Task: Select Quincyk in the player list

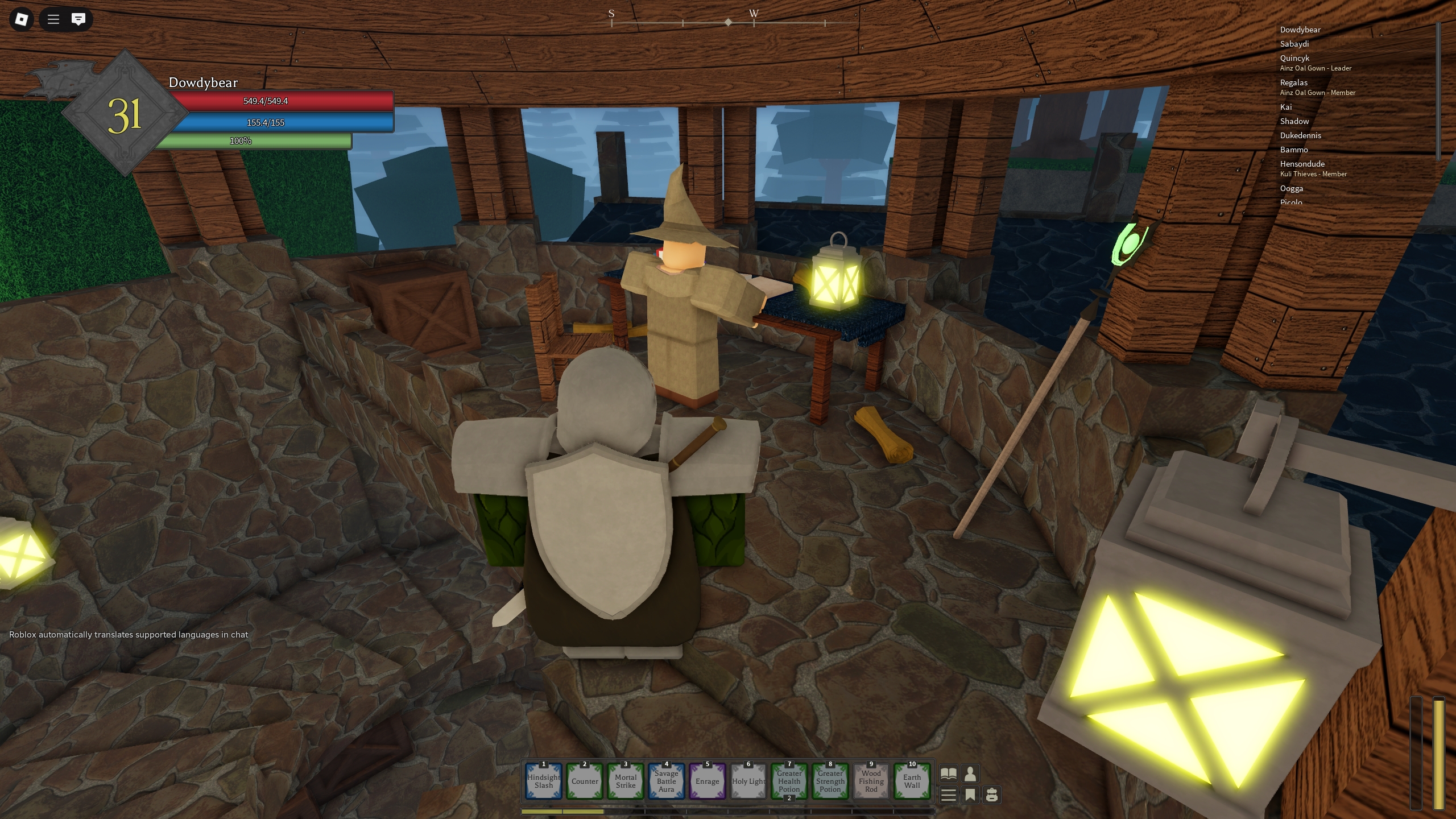Action: 1294,58
